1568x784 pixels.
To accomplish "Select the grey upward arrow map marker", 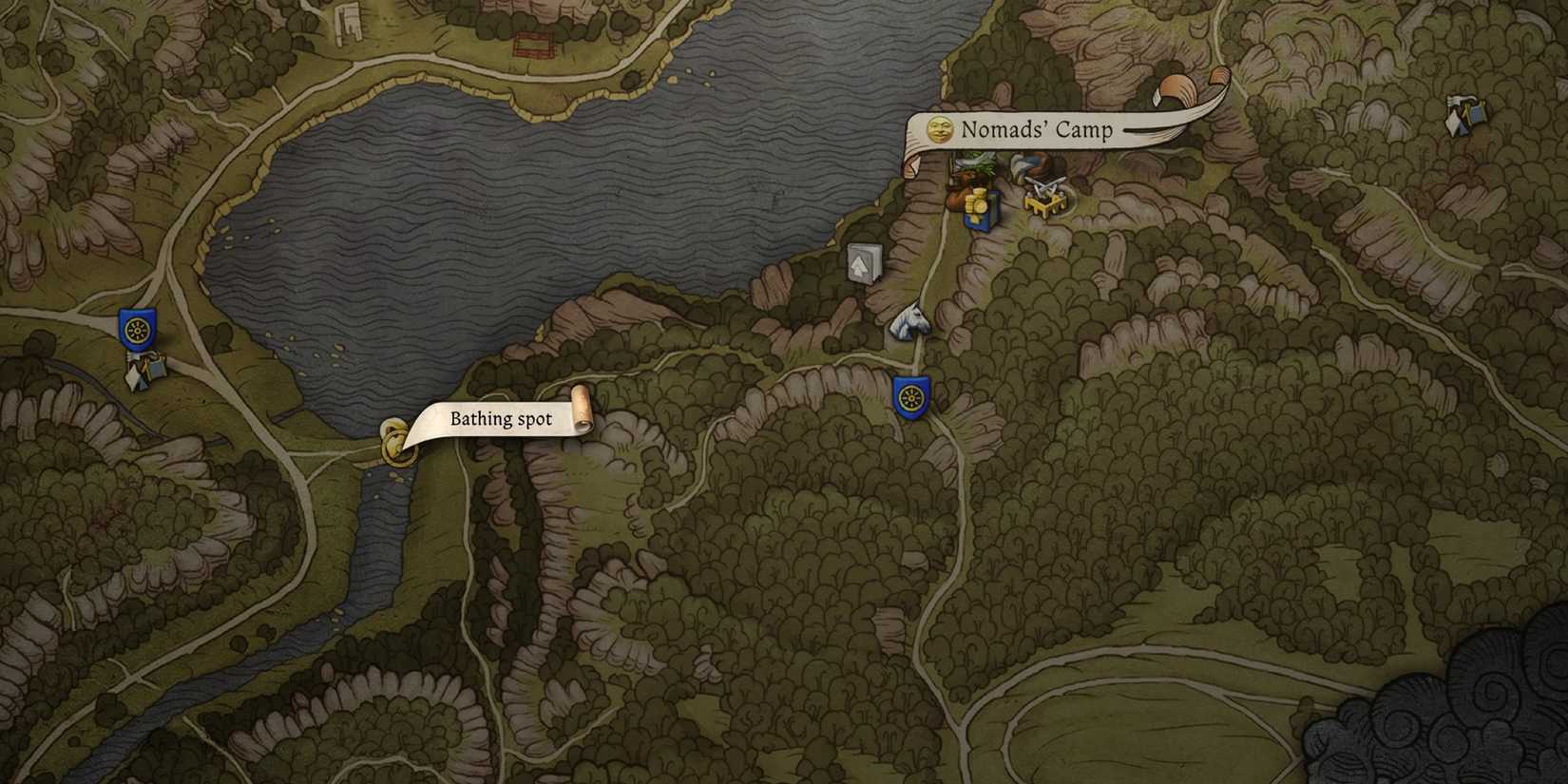I will (863, 263).
